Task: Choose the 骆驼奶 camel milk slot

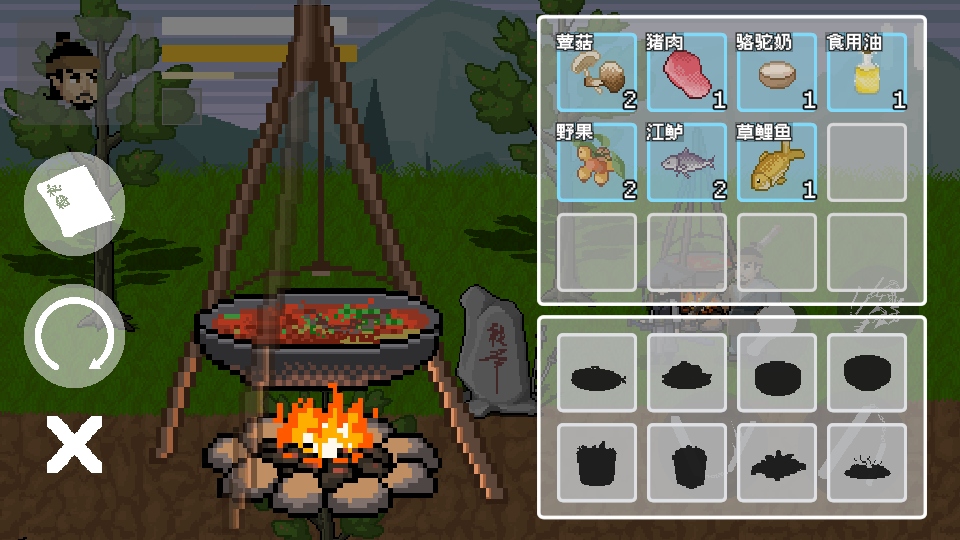Action: (777, 72)
